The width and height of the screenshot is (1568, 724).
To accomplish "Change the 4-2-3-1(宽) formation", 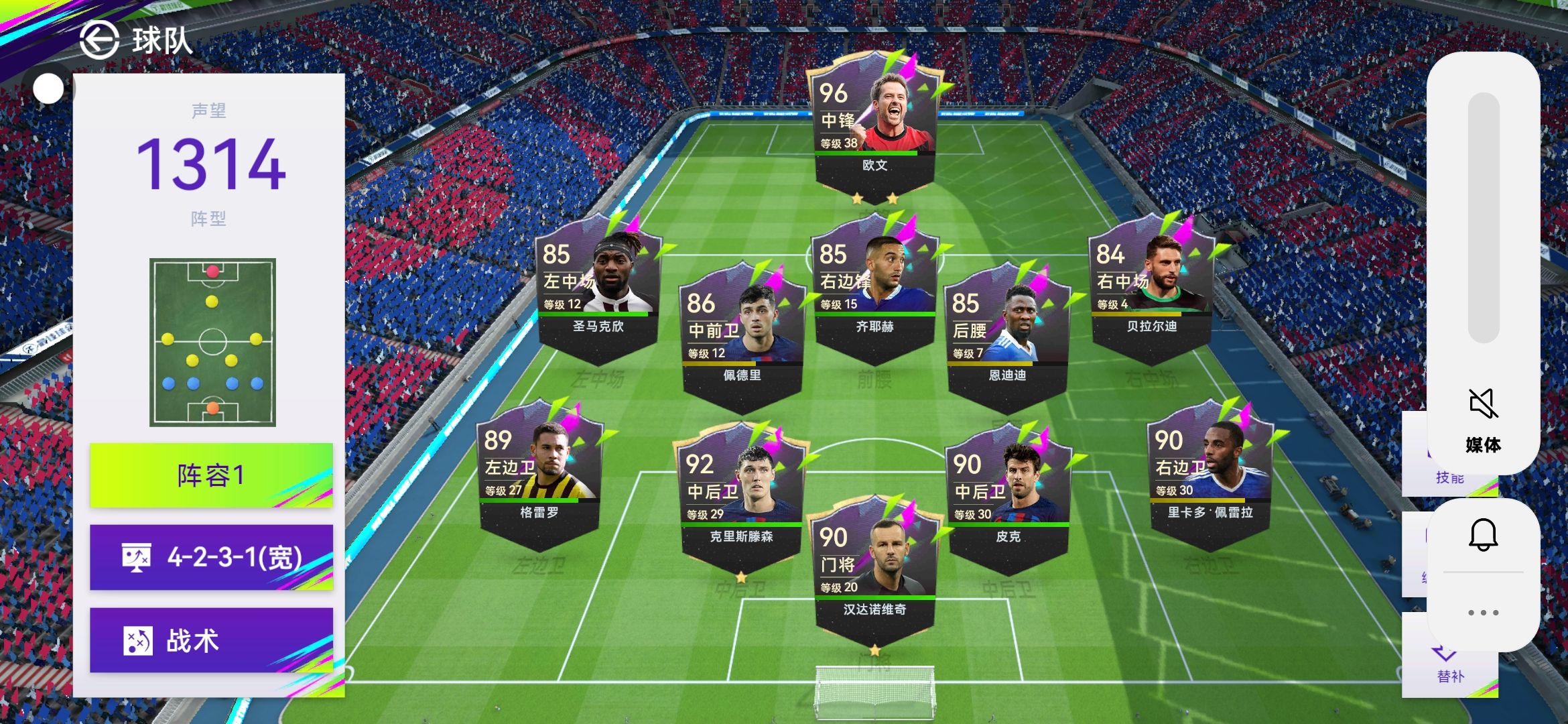I will tap(211, 557).
